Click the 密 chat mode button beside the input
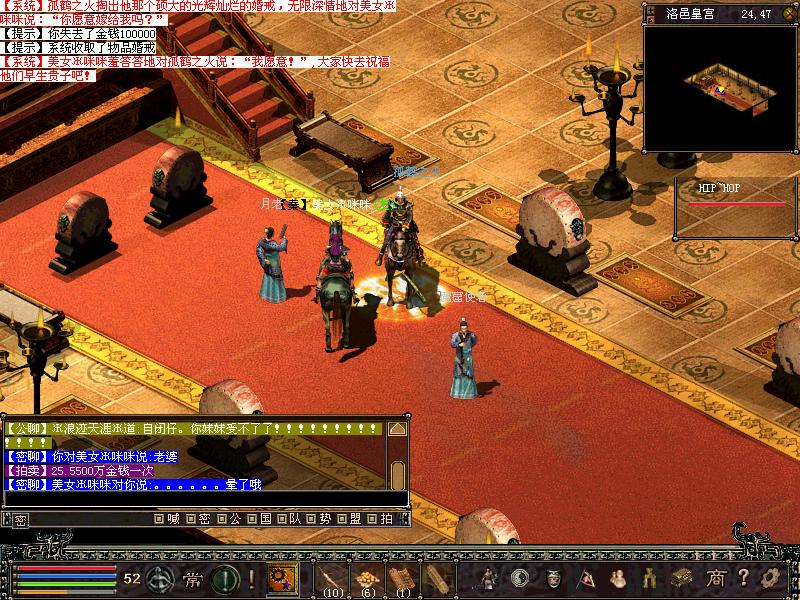 (20, 520)
